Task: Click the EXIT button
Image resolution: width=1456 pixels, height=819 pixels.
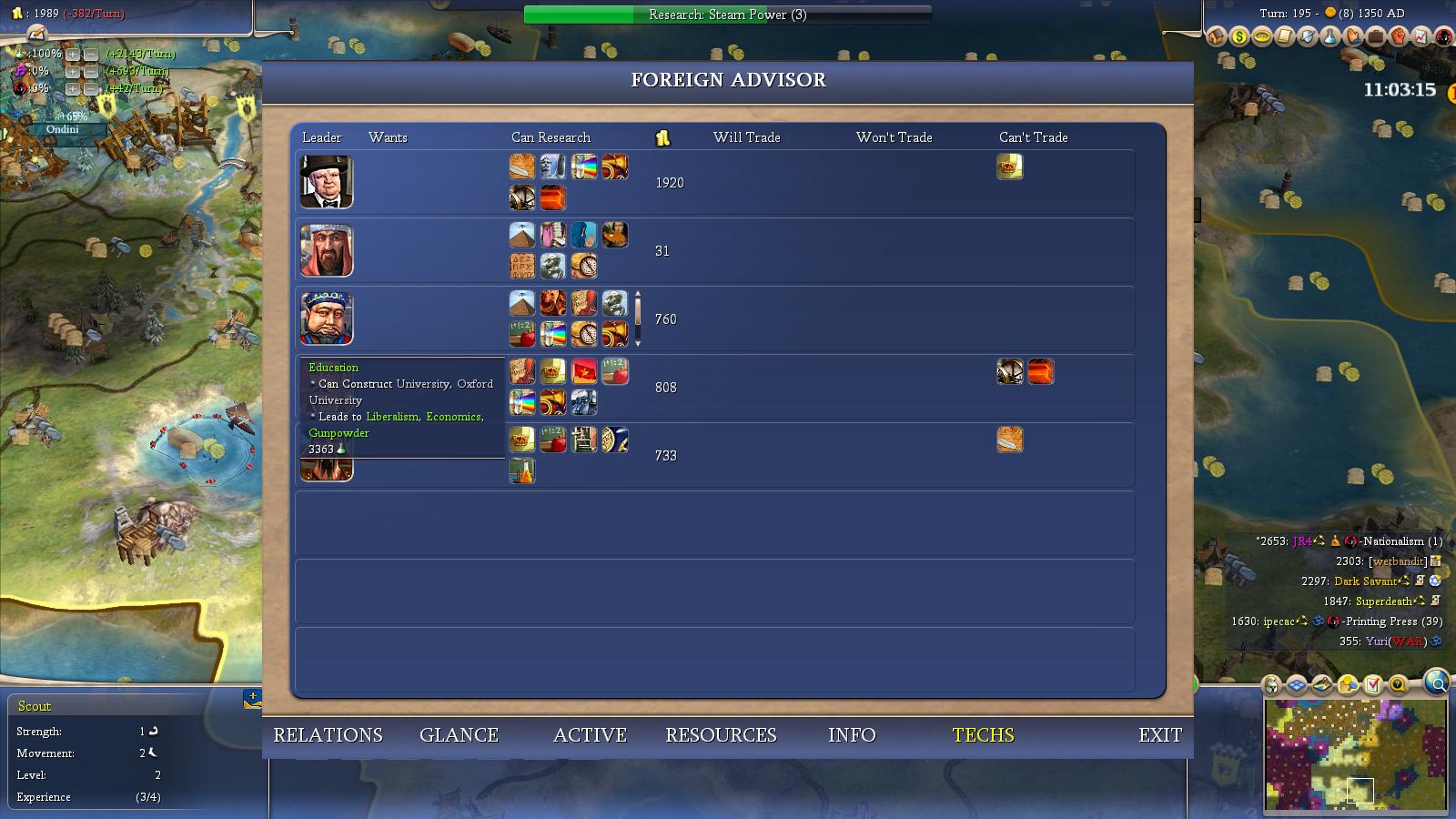Action: click(x=1159, y=734)
